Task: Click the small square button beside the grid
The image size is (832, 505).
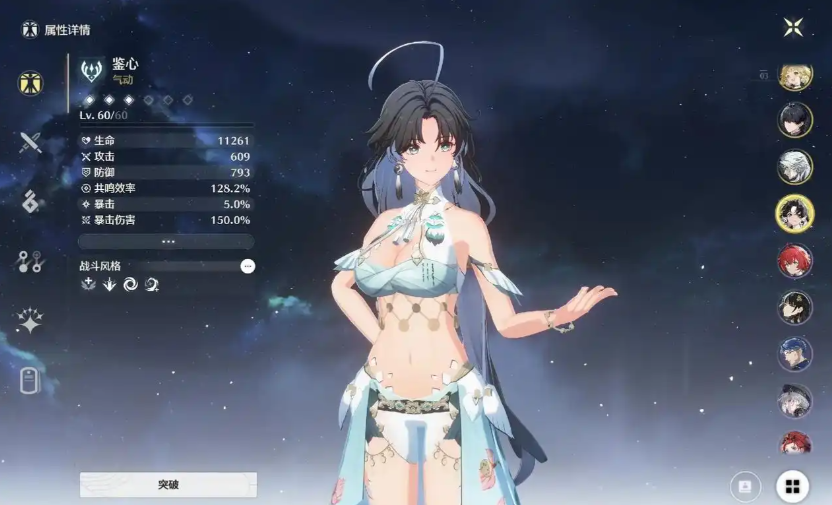Action: (x=744, y=486)
